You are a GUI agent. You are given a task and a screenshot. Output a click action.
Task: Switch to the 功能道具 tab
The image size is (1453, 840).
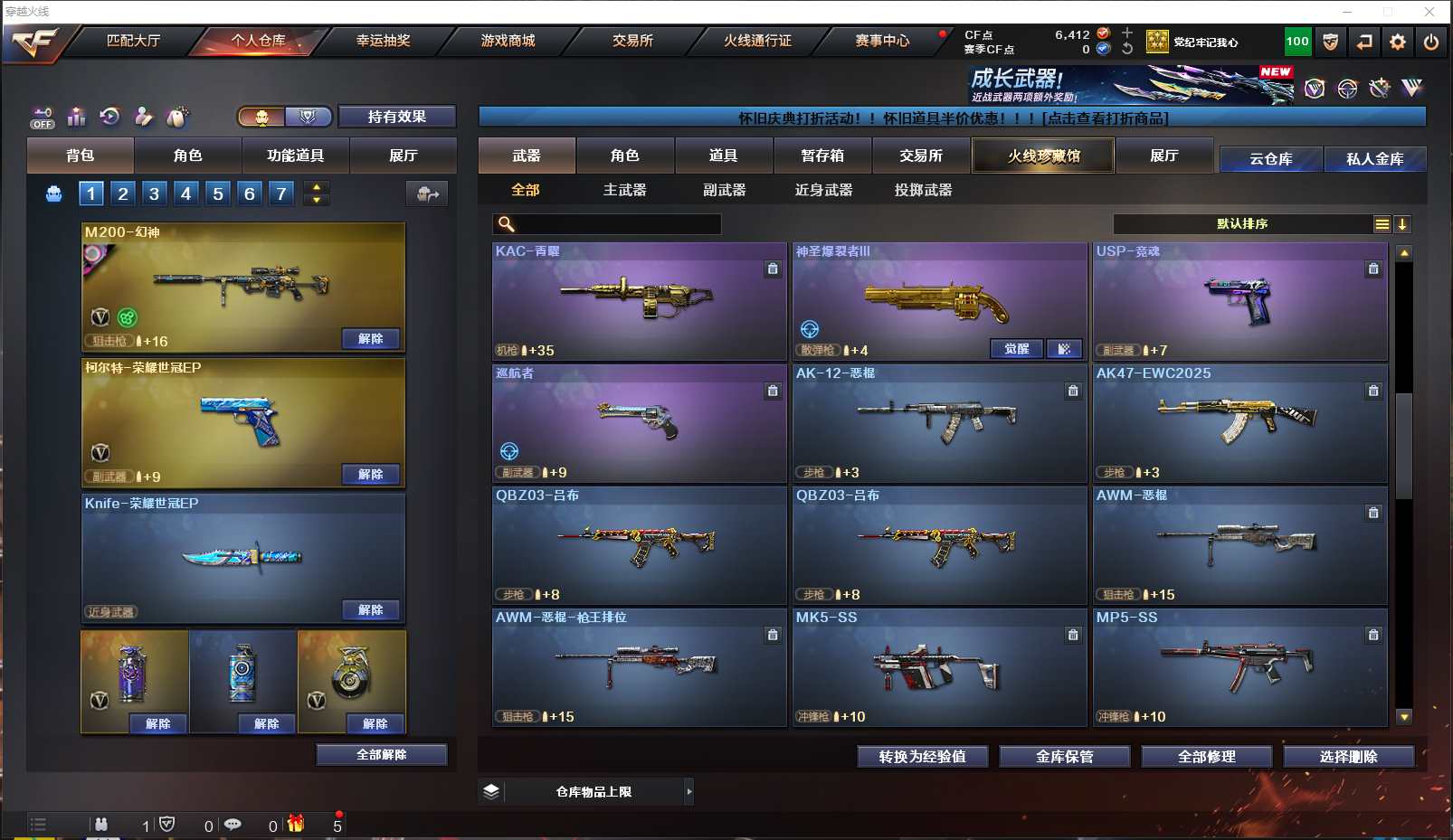point(295,156)
